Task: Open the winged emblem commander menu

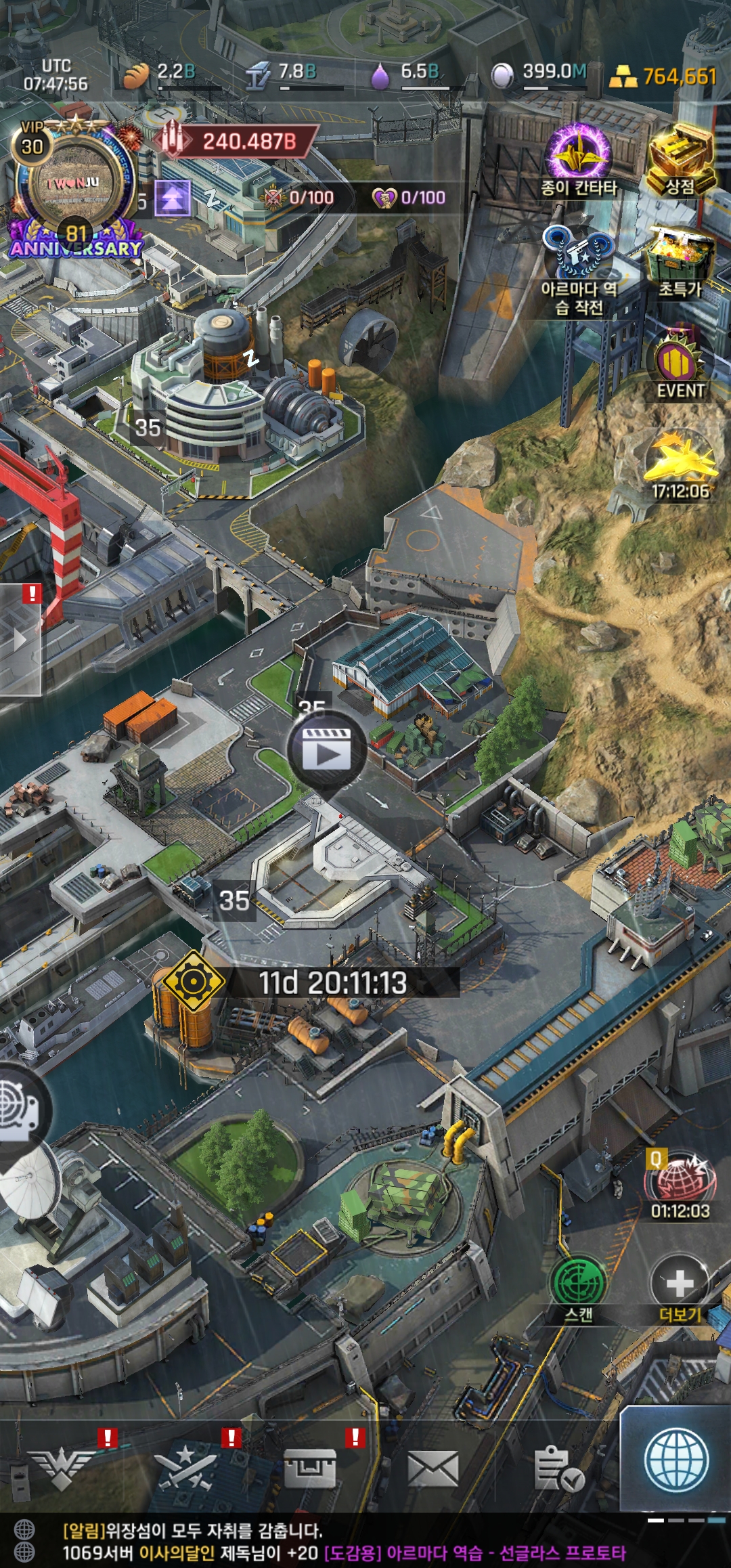Action: [61, 1469]
